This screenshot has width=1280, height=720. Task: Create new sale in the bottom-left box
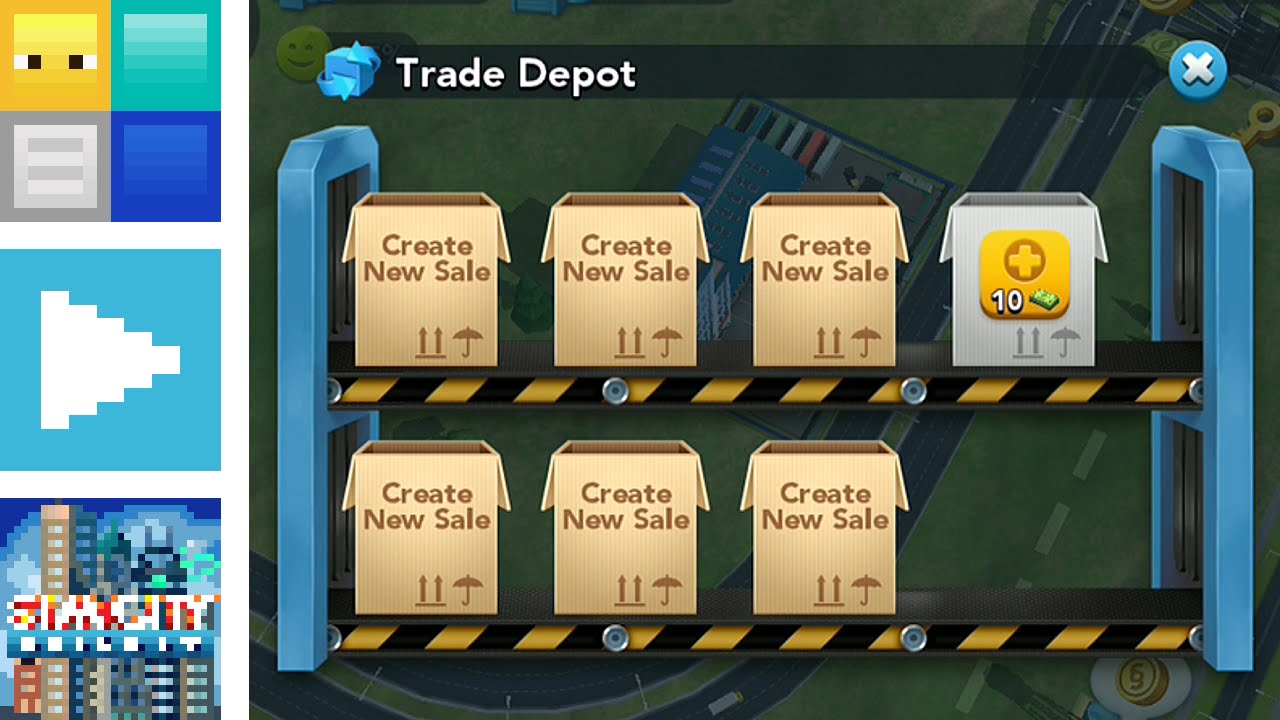427,530
